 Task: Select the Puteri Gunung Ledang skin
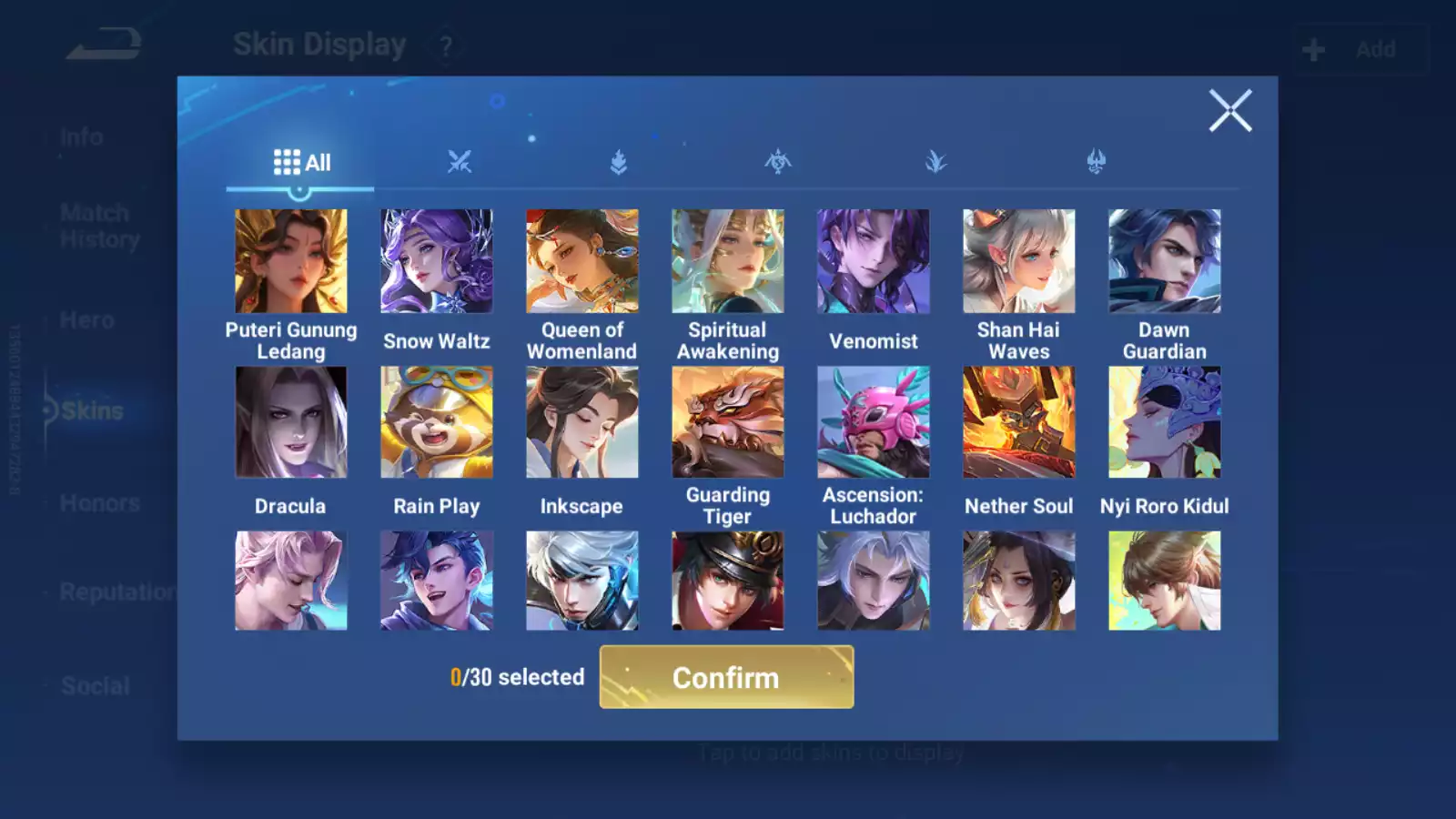pos(291,262)
